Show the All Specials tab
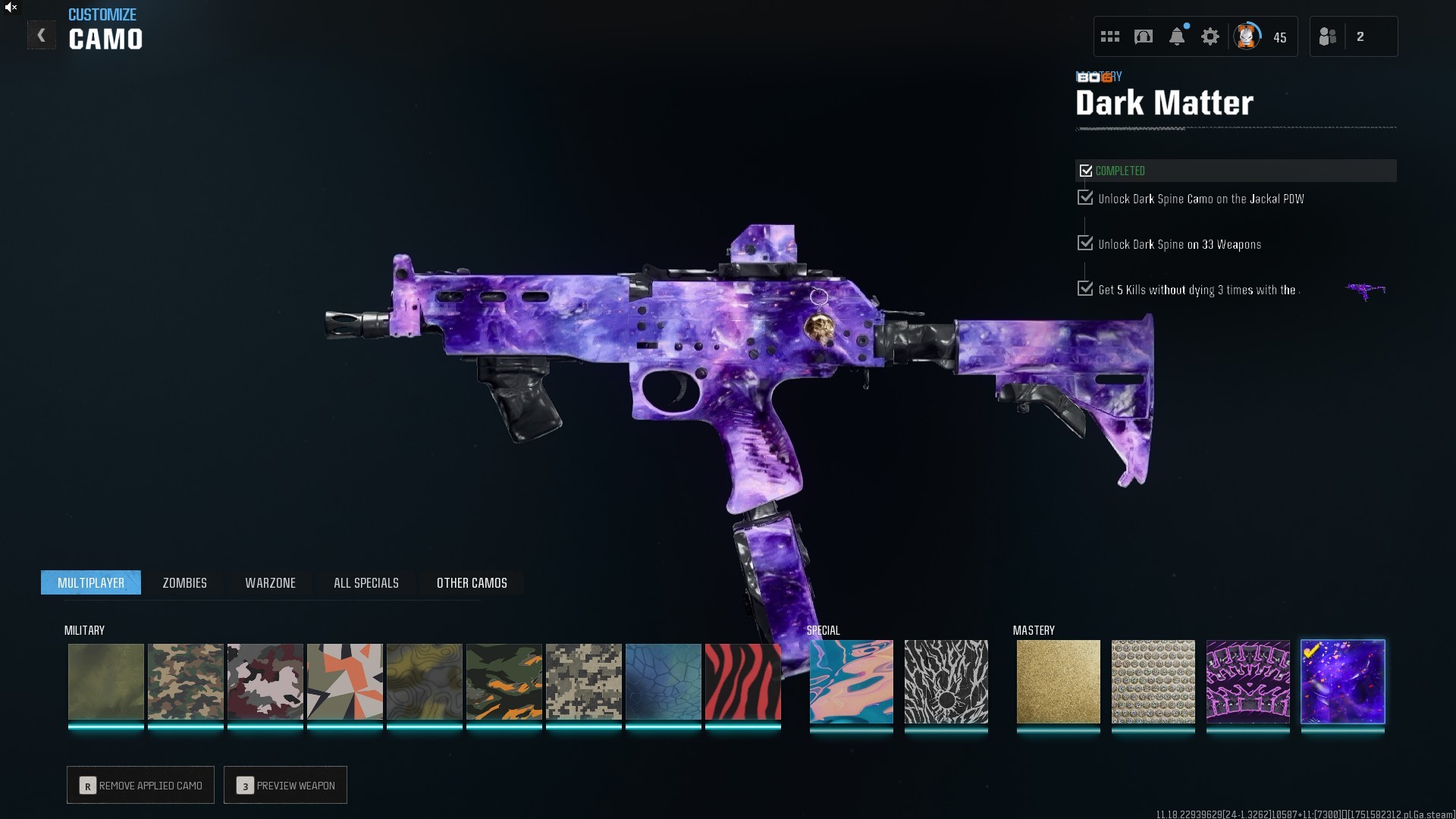Viewport: 1456px width, 819px height. coord(366,582)
